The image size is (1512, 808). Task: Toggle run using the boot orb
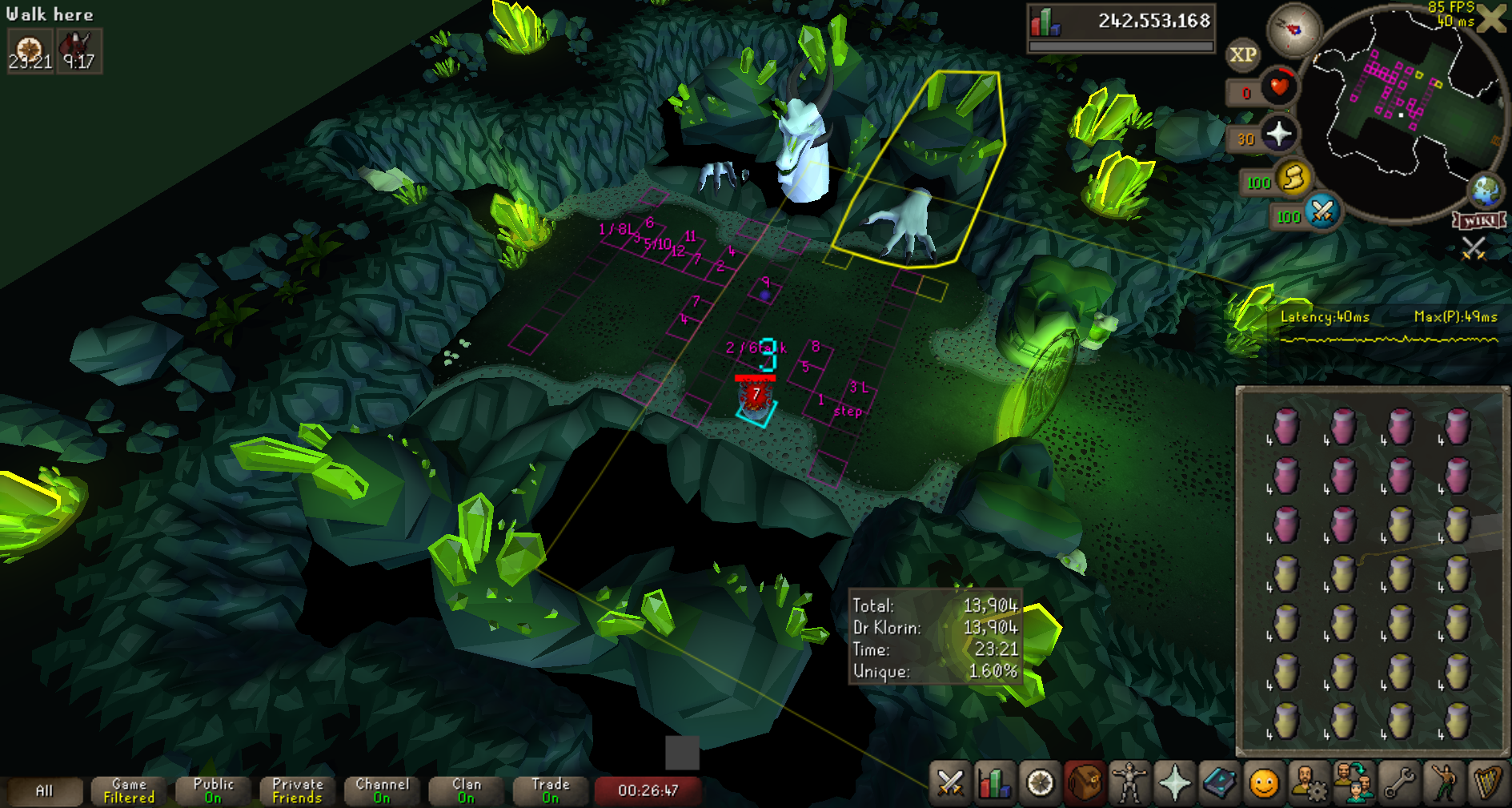[1293, 178]
